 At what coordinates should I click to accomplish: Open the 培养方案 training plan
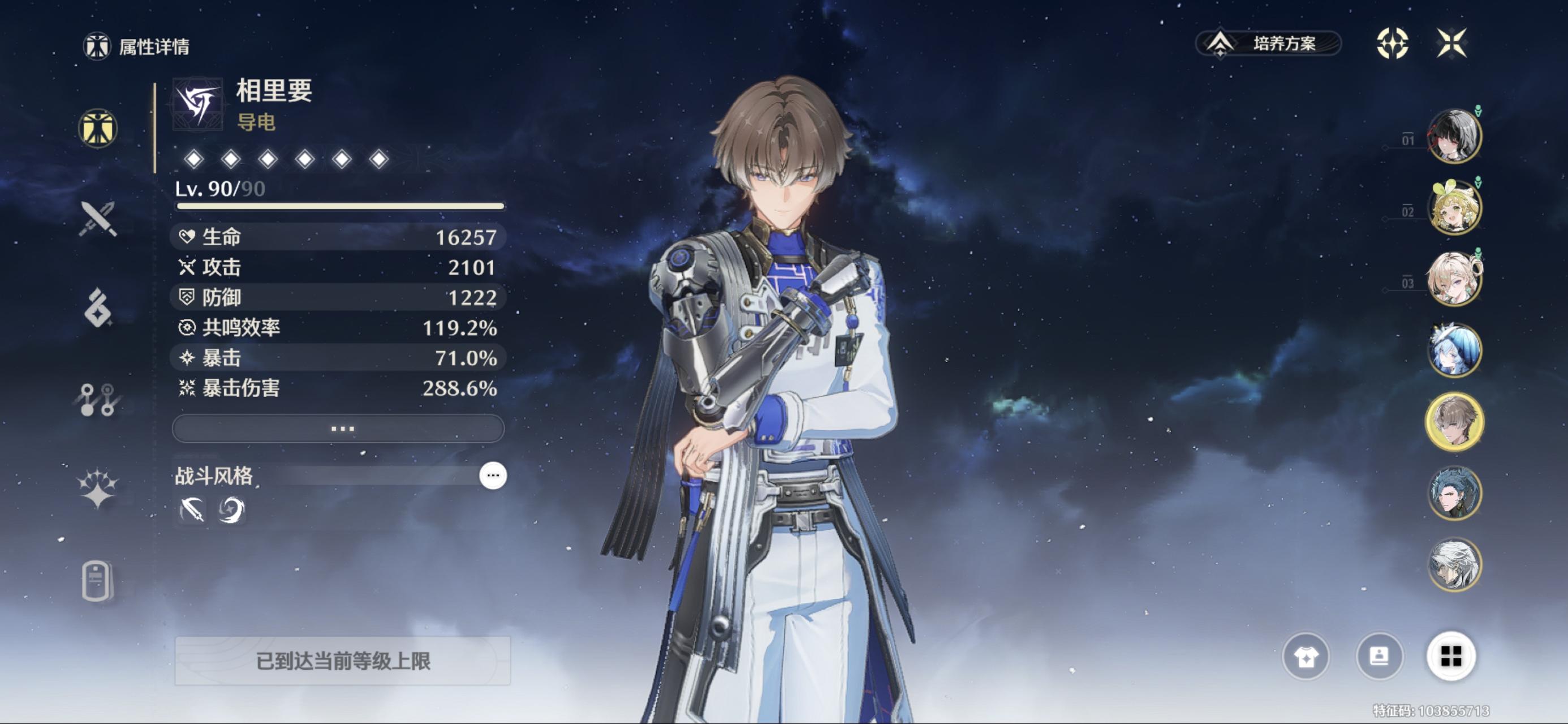pyautogui.click(x=1269, y=44)
